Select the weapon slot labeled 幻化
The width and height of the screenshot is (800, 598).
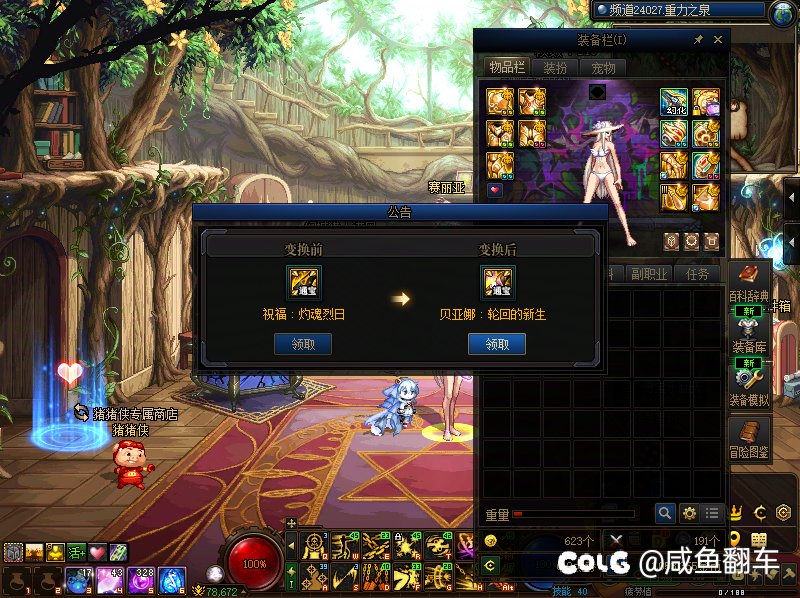click(x=673, y=103)
